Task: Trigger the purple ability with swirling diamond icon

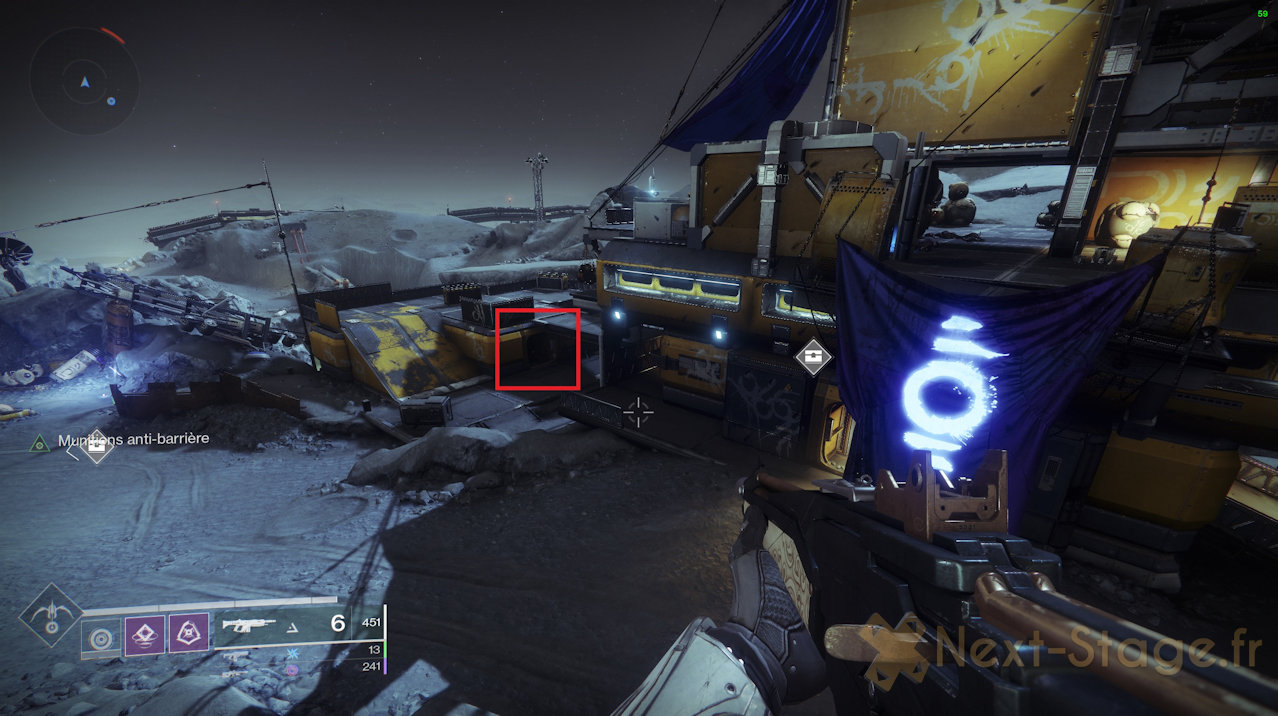Action: click(145, 634)
